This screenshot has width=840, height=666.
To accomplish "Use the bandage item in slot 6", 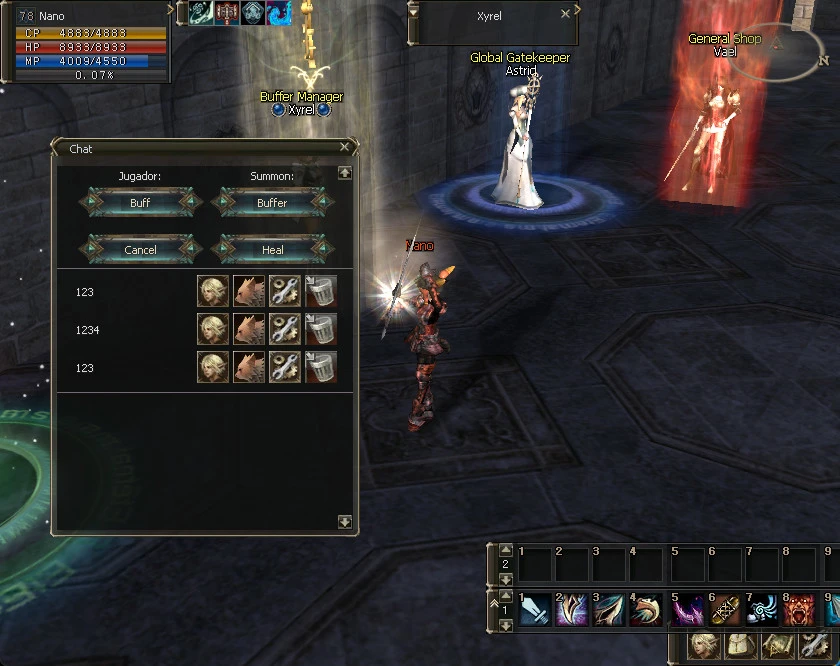I will (x=724, y=610).
